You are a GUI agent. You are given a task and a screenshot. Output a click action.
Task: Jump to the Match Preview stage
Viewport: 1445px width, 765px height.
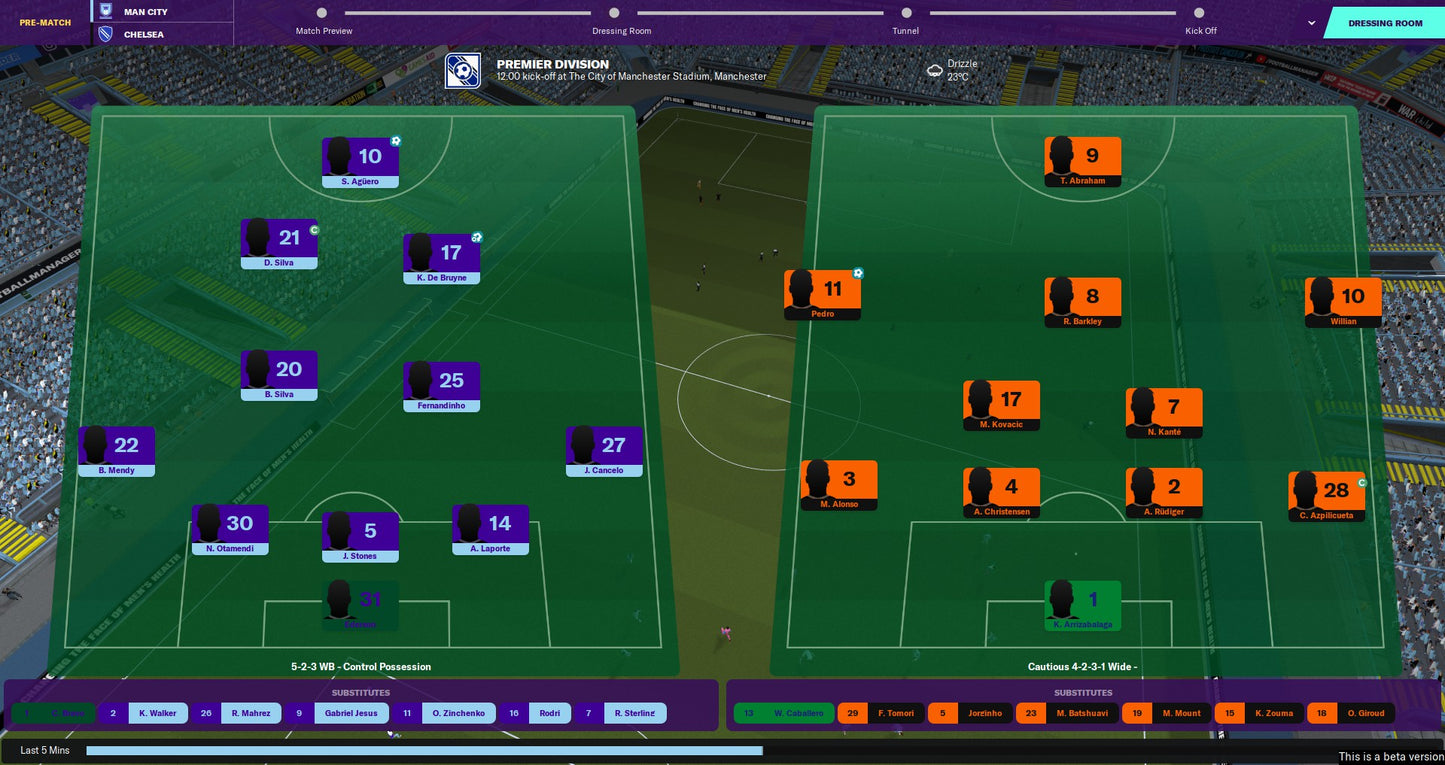[322, 14]
